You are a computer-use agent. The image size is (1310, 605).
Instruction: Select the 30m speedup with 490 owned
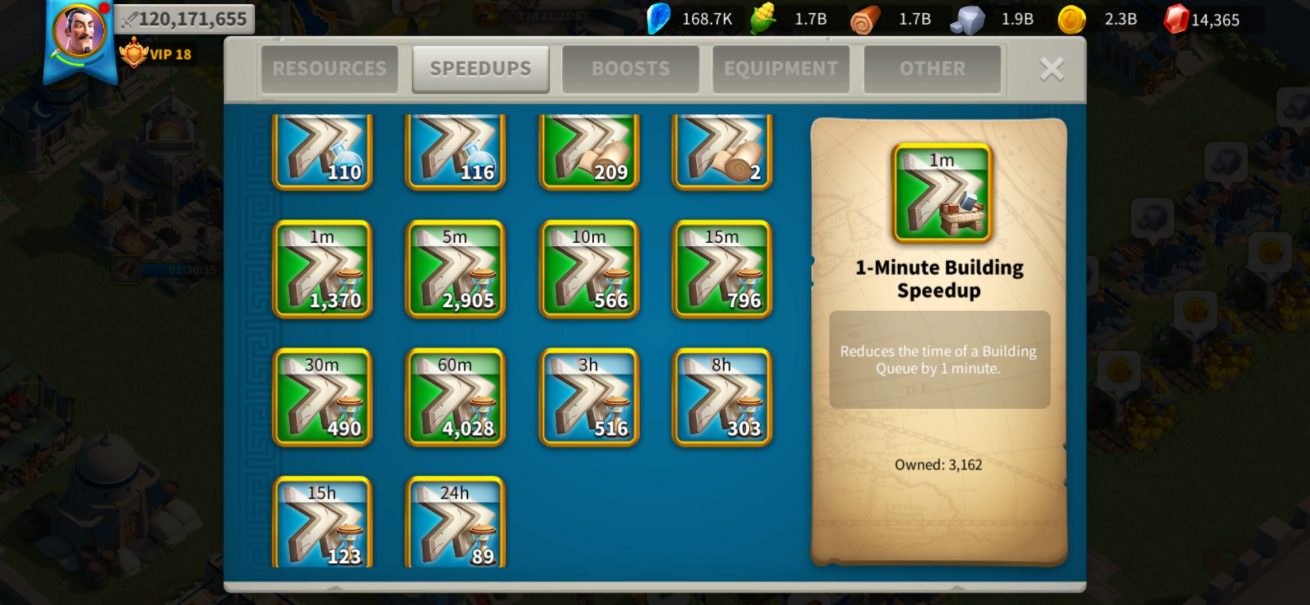pos(322,397)
